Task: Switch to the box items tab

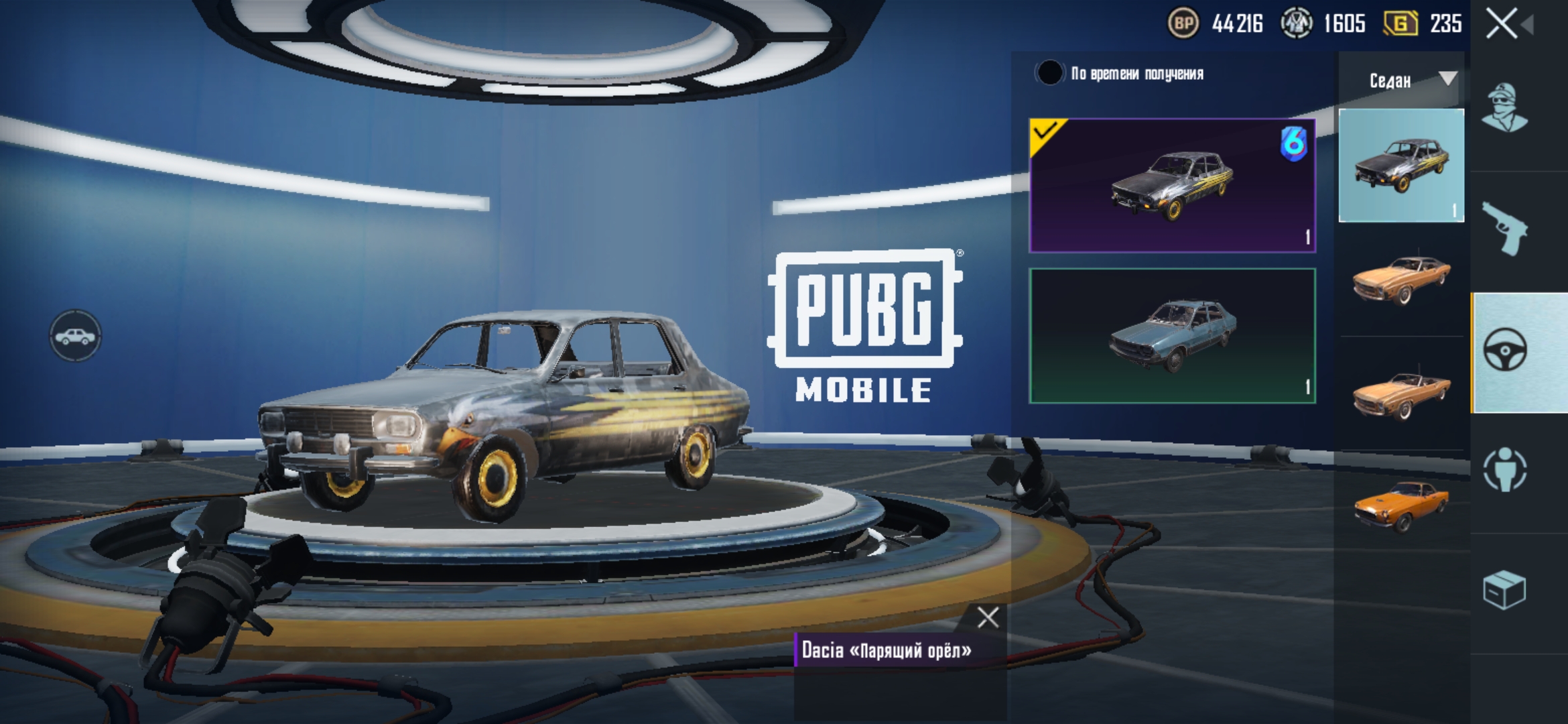Action: pos(1505,590)
